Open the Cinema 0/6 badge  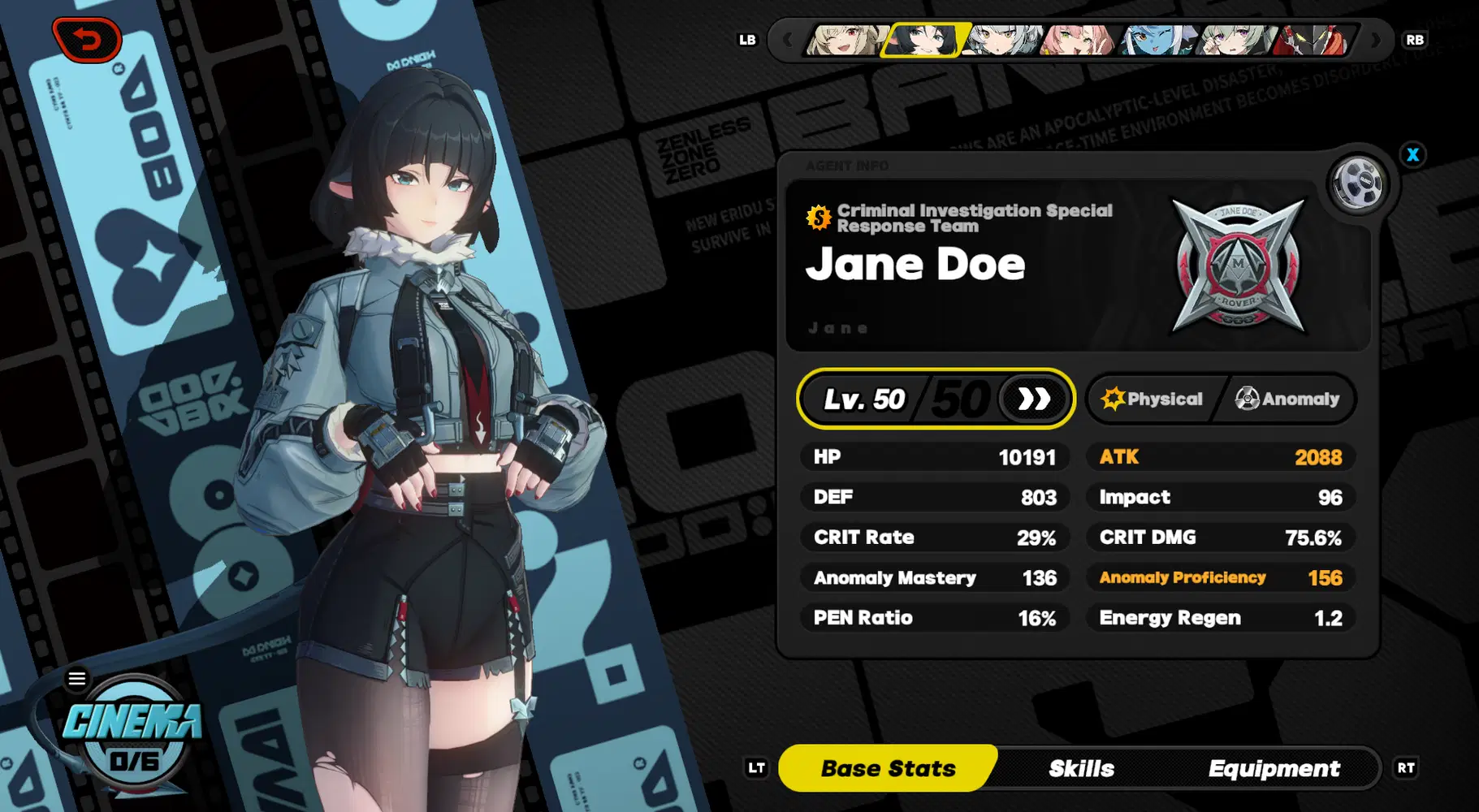pyautogui.click(x=132, y=732)
